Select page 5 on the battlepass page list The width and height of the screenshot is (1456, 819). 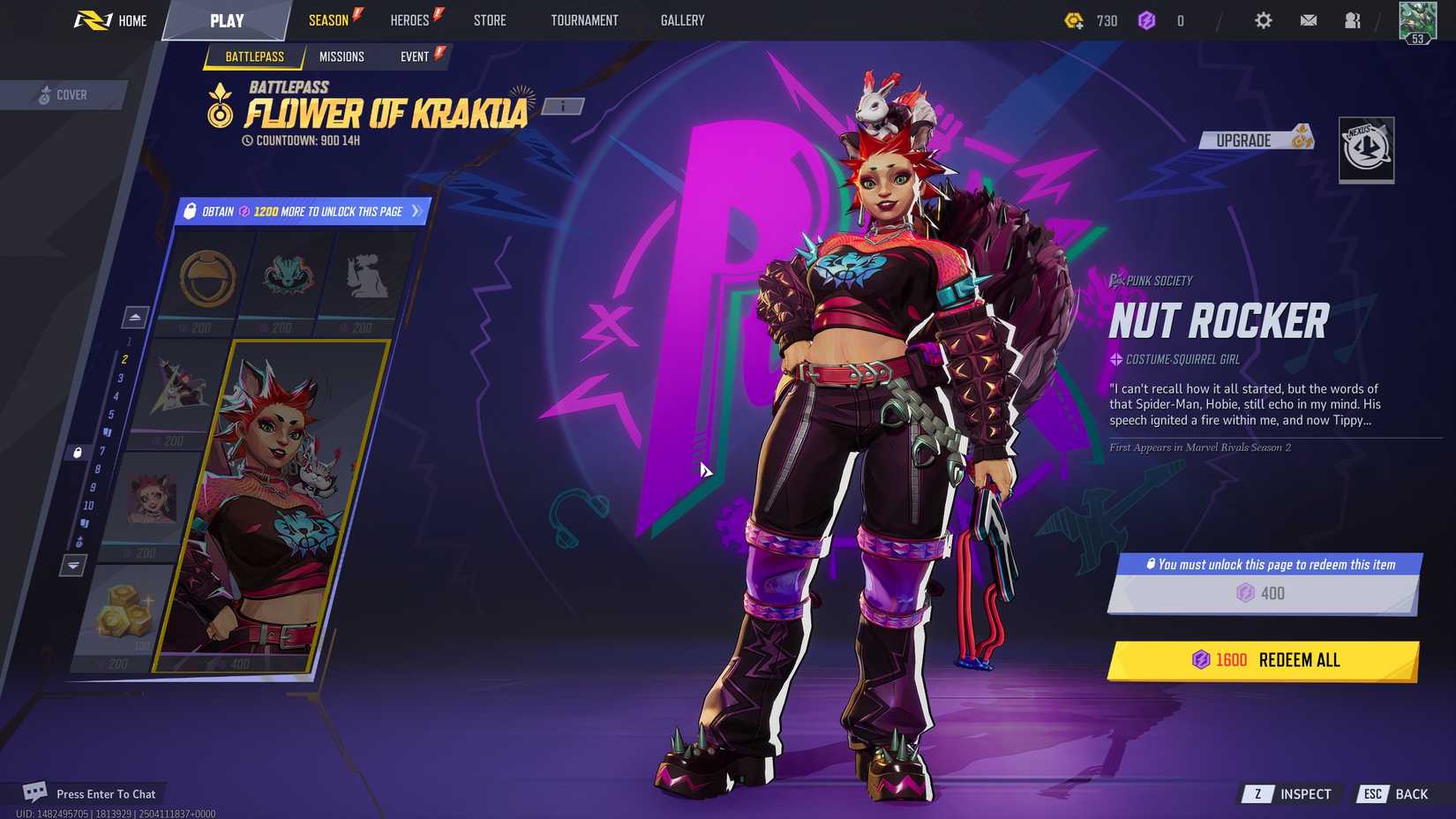[112, 413]
